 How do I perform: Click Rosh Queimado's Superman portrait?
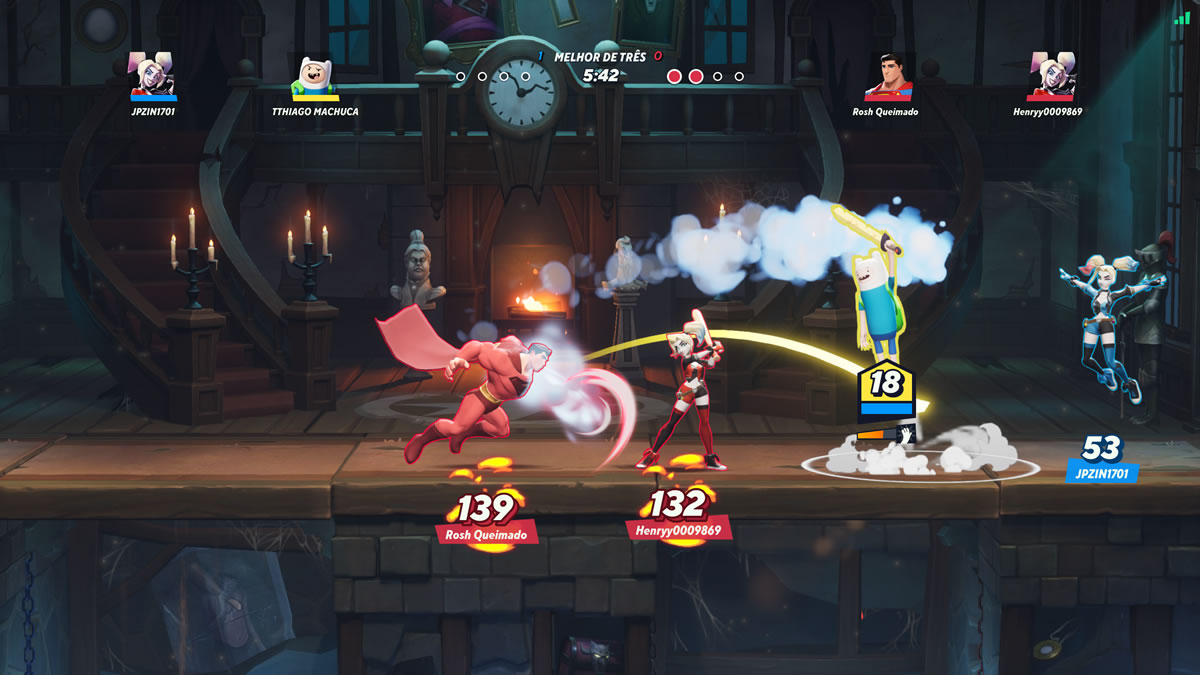pyautogui.click(x=888, y=76)
